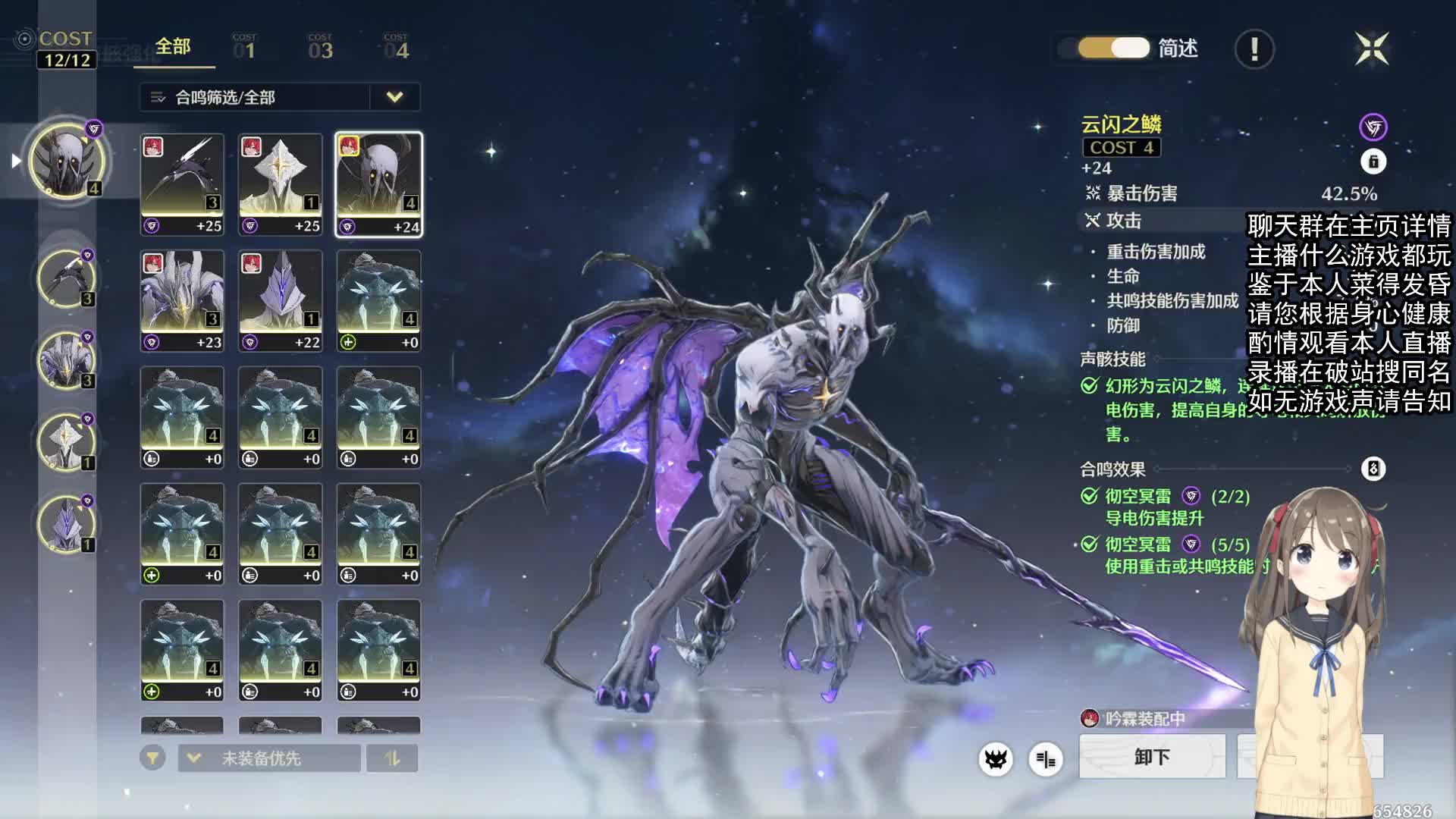Screen dimensions: 1456x819
Task: Select the +25 cost 1 echo card
Action: coord(281,184)
